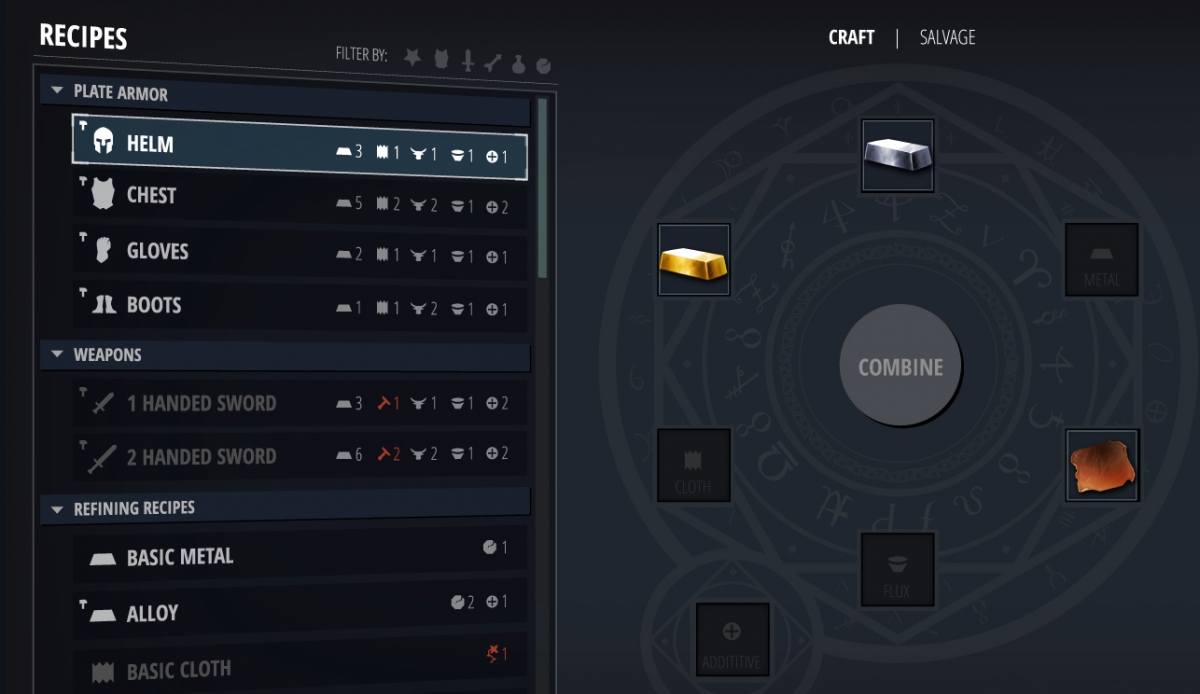Image resolution: width=1200 pixels, height=694 pixels.
Task: Click the orange hide material slot
Action: coord(1102,465)
